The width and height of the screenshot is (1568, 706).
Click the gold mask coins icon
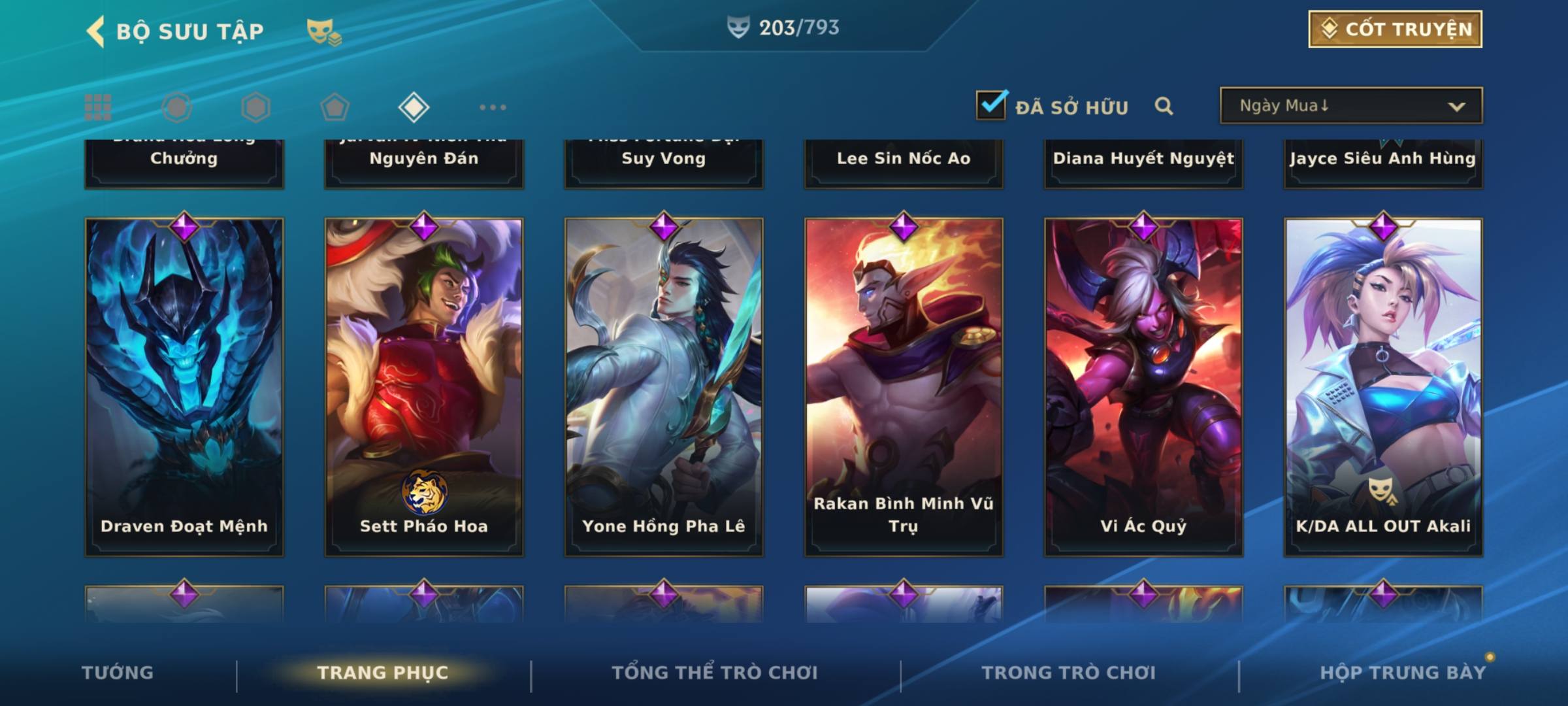(324, 32)
